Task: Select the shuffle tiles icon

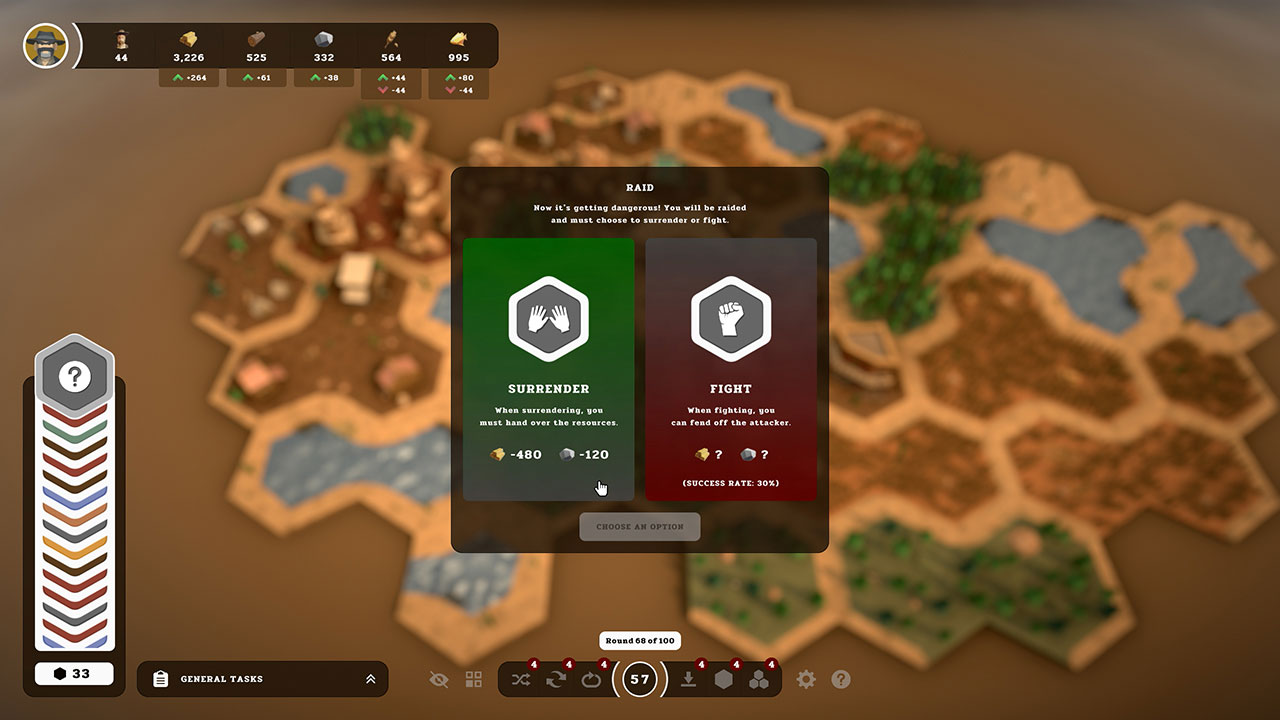Action: click(x=520, y=679)
